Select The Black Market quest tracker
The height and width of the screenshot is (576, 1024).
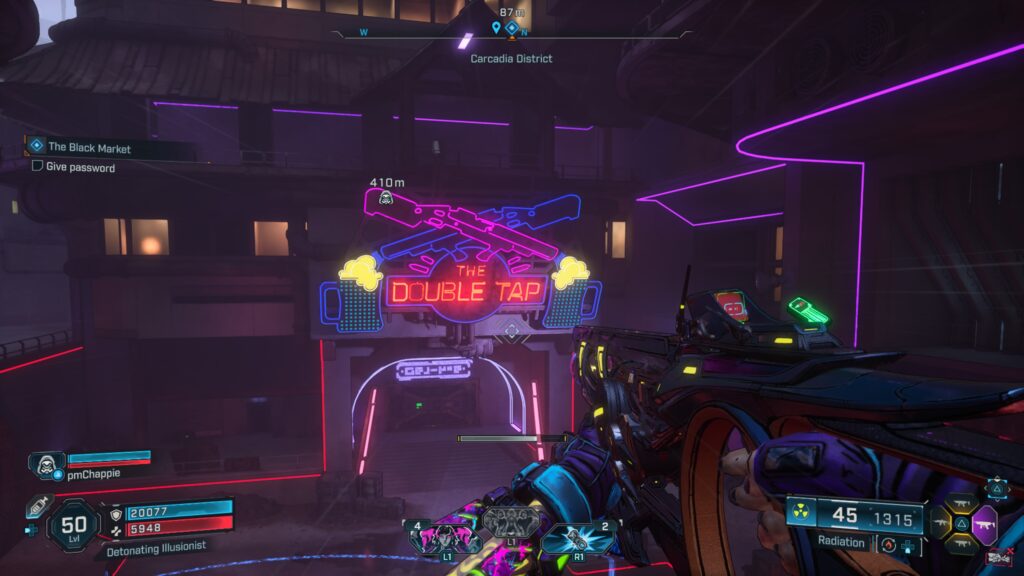tap(89, 147)
